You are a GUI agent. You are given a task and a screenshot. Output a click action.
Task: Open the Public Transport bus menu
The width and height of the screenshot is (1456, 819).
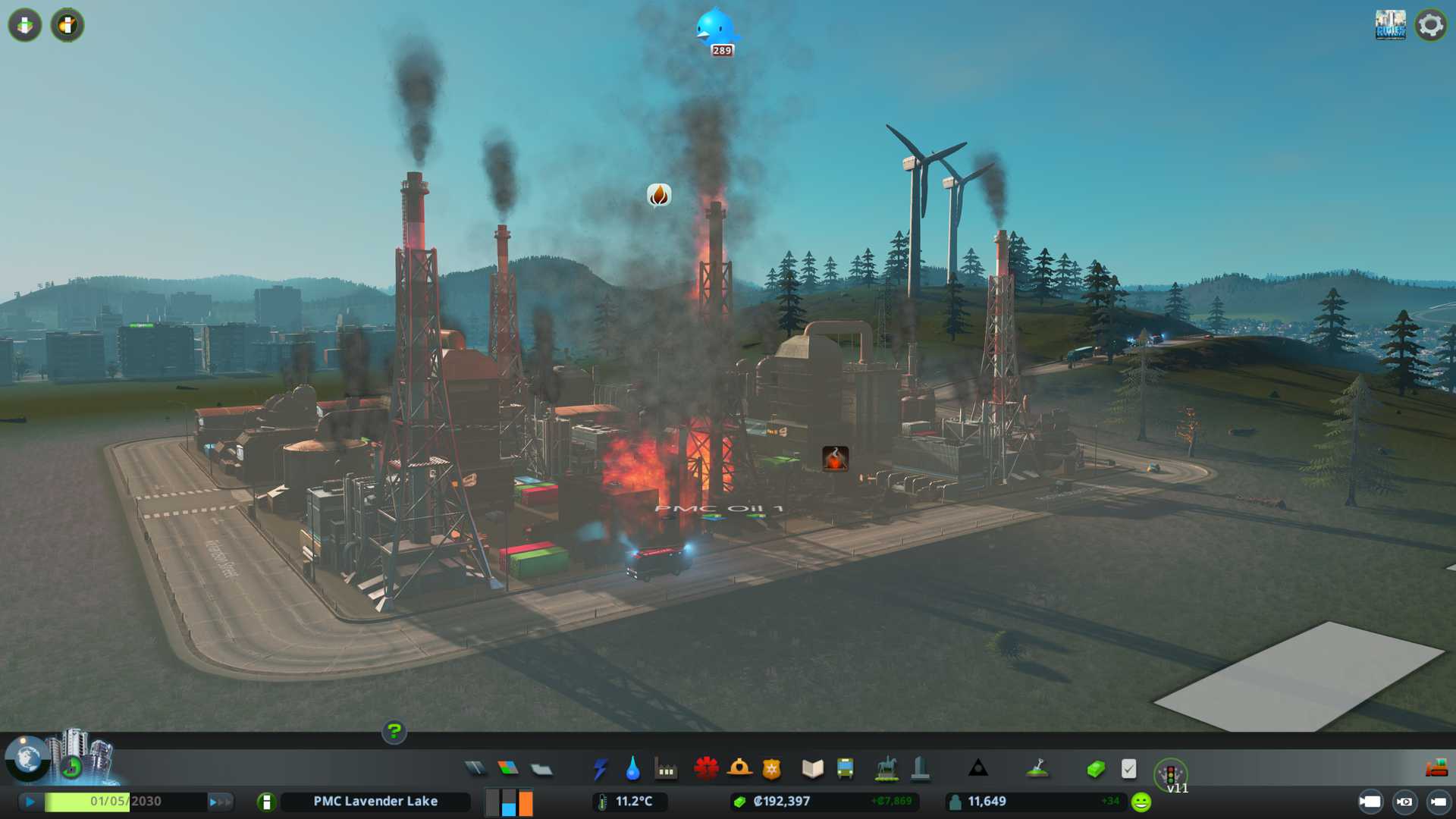845,769
